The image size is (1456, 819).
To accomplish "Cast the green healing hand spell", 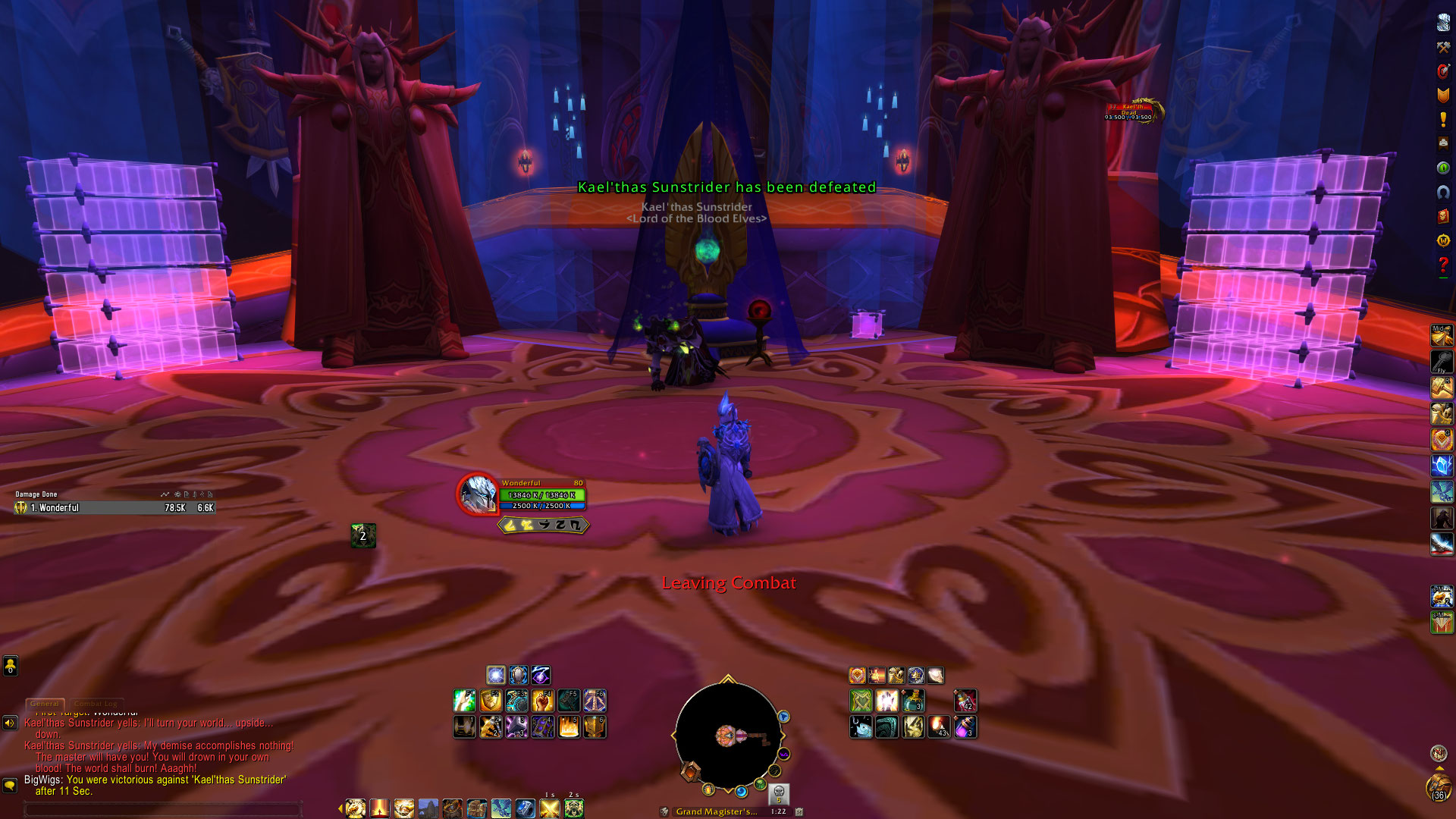I will (x=464, y=701).
